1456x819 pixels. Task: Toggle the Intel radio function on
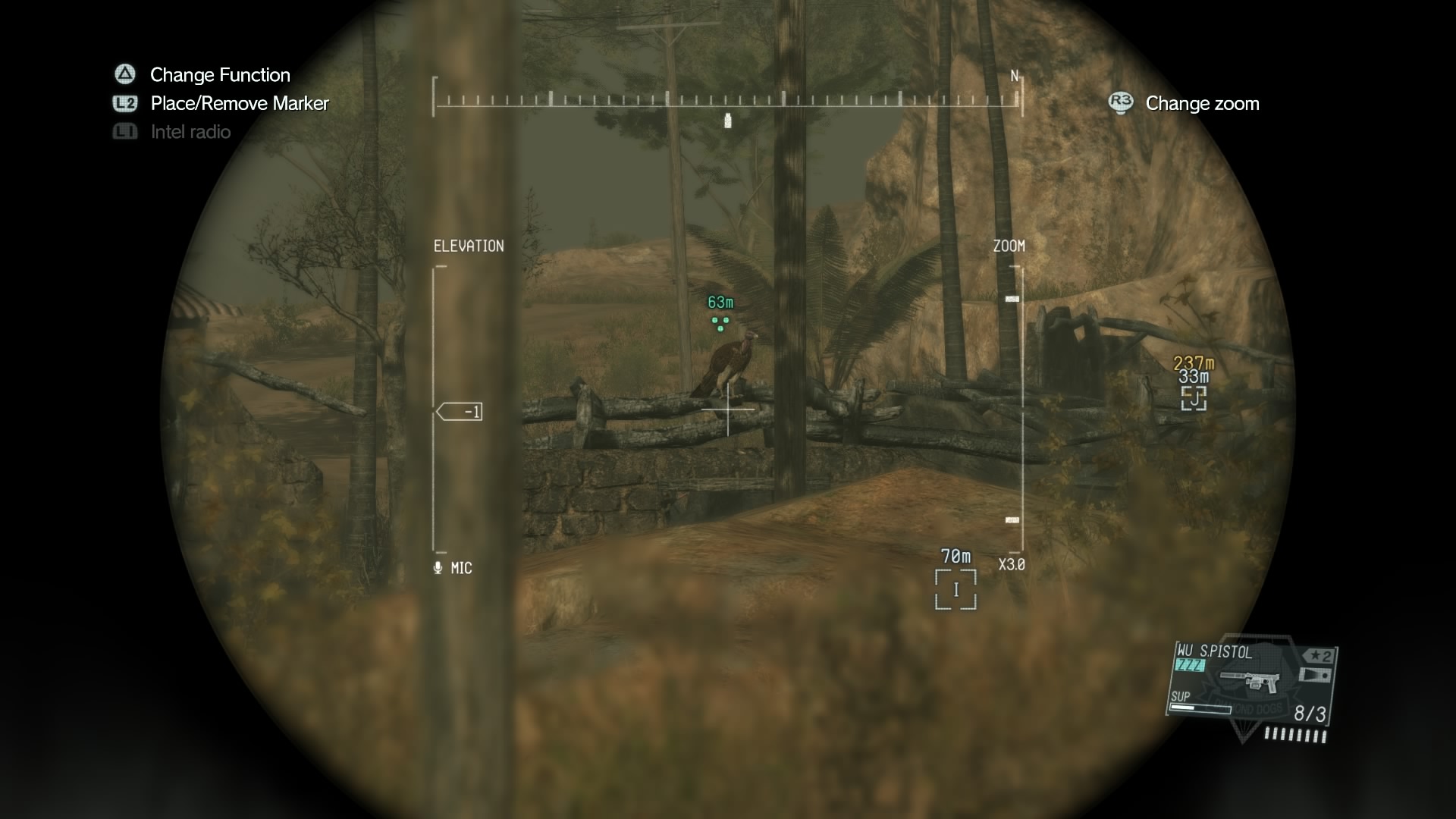[190, 131]
